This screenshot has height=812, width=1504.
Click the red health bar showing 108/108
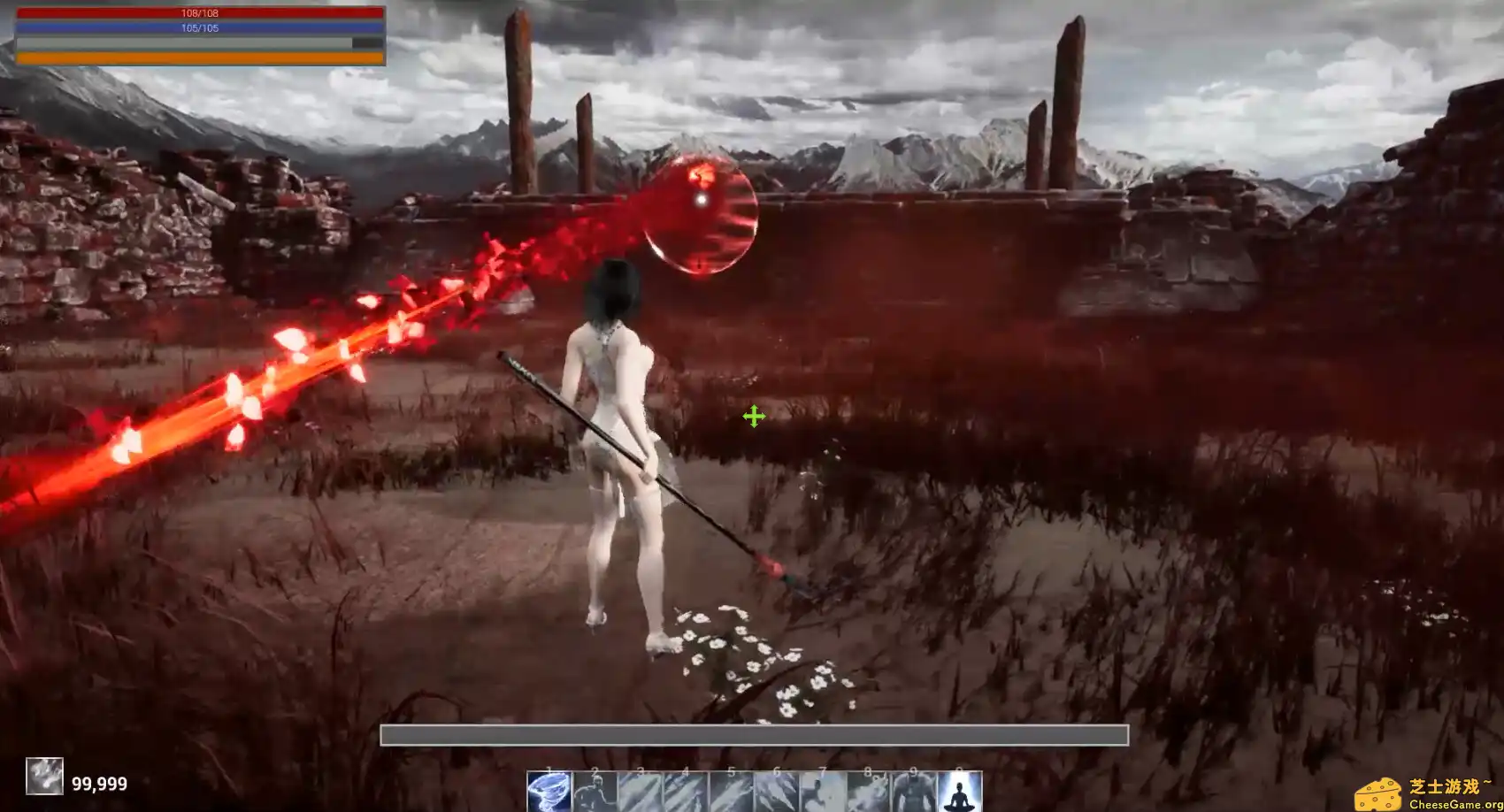coord(201,12)
